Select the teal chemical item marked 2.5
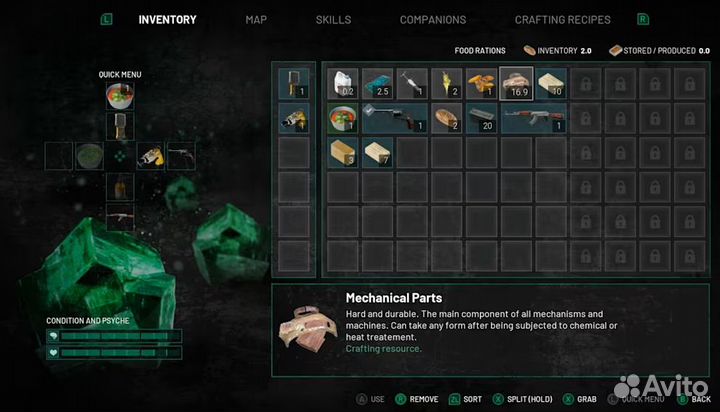720x412 pixels. pyautogui.click(x=378, y=83)
